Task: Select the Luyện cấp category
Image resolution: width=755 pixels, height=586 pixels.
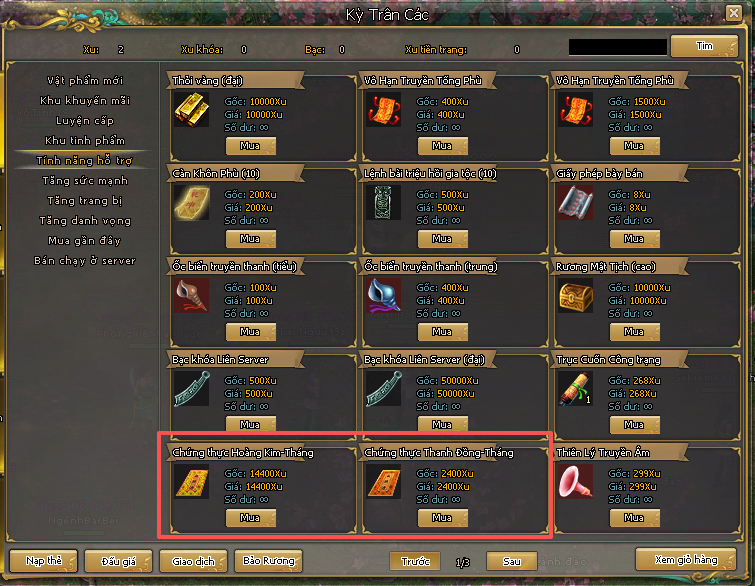Action: (x=84, y=120)
